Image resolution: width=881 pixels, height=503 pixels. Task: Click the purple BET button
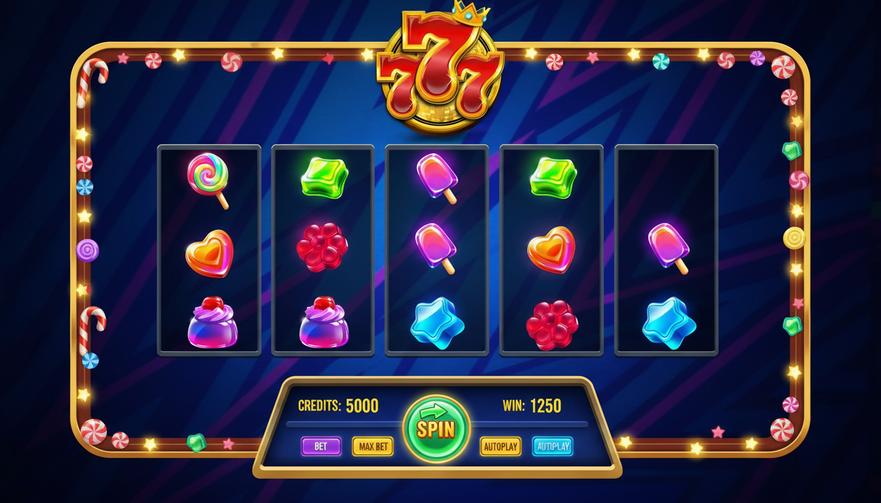pyautogui.click(x=321, y=446)
